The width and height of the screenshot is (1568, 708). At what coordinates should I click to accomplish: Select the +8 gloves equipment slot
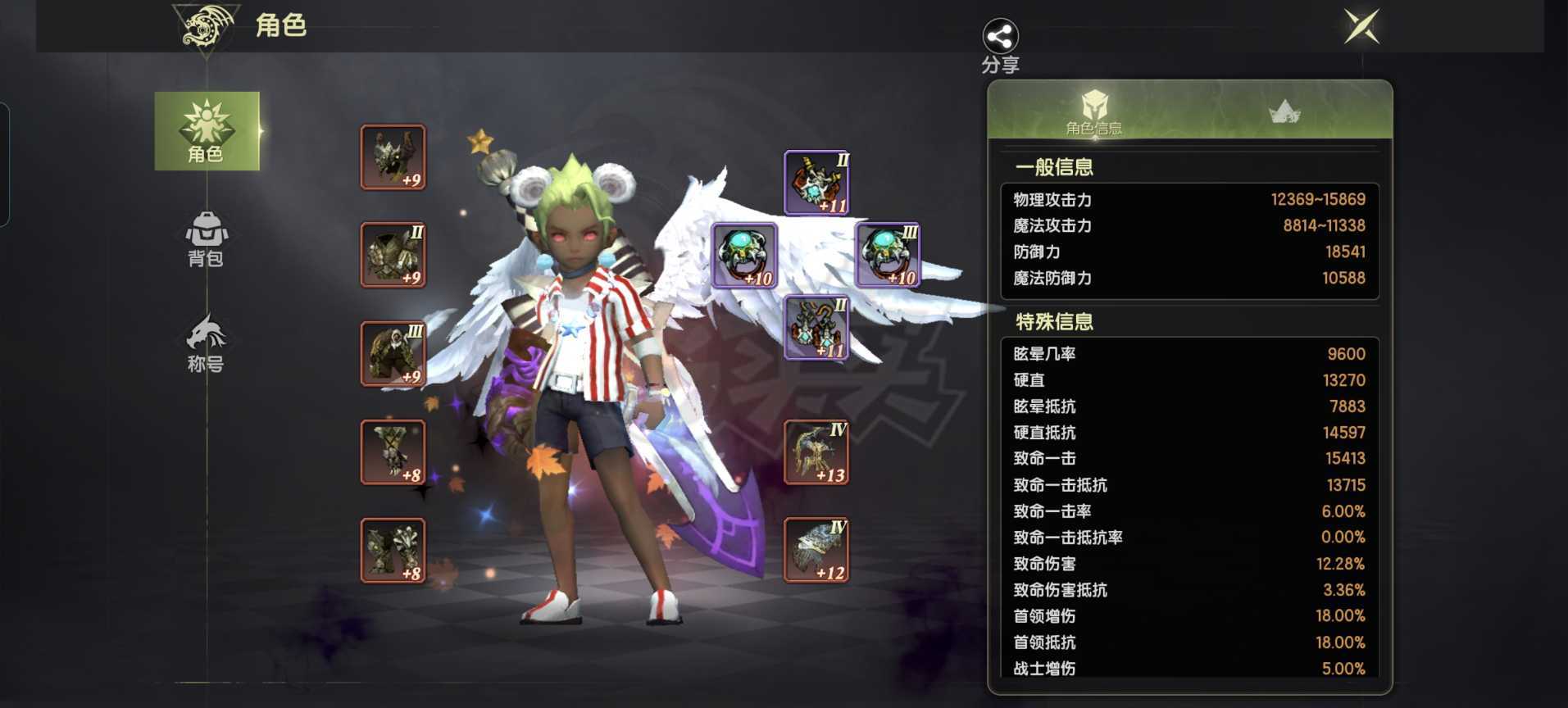[393, 452]
